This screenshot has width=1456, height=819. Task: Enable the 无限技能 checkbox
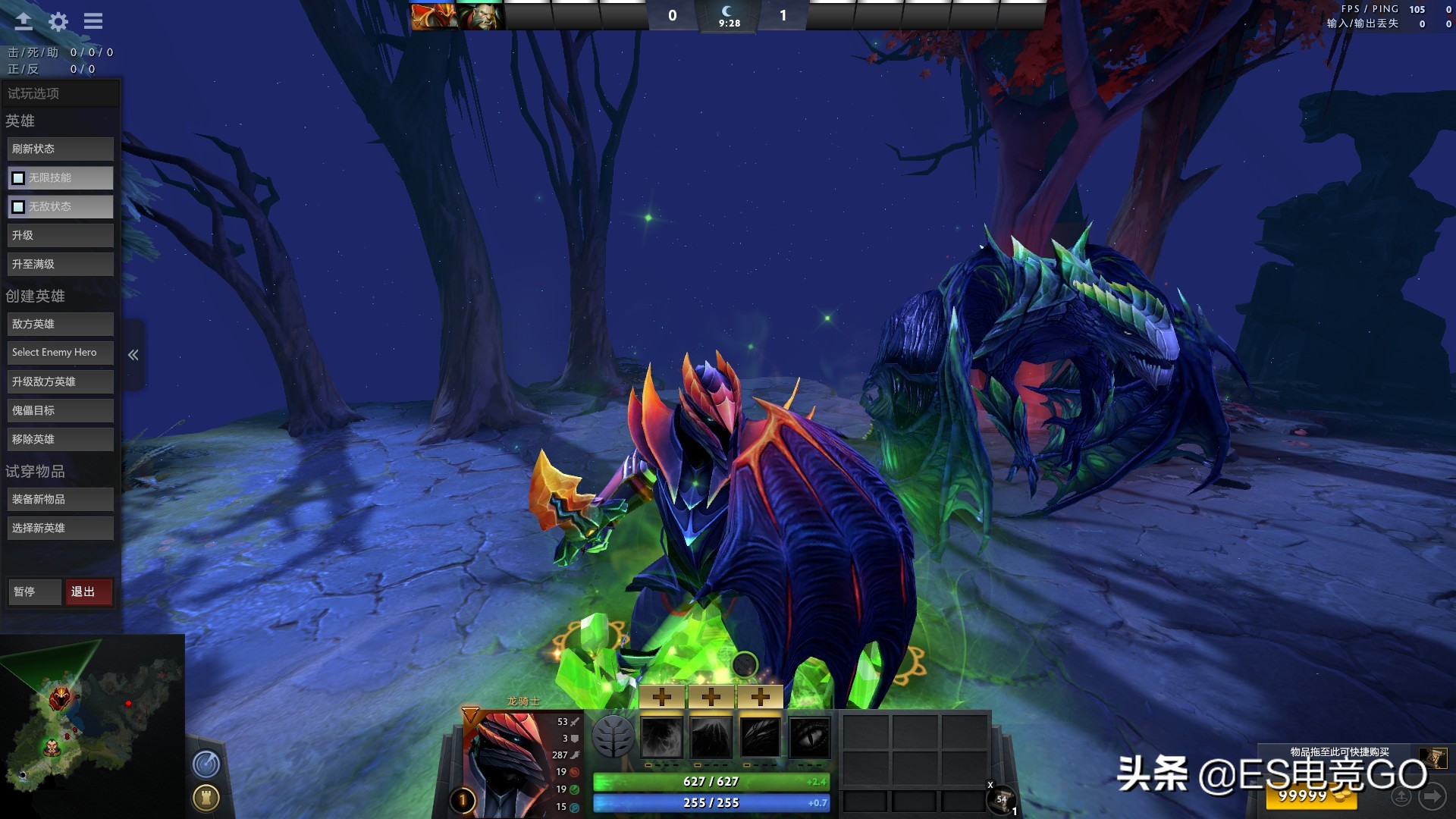pos(18,177)
